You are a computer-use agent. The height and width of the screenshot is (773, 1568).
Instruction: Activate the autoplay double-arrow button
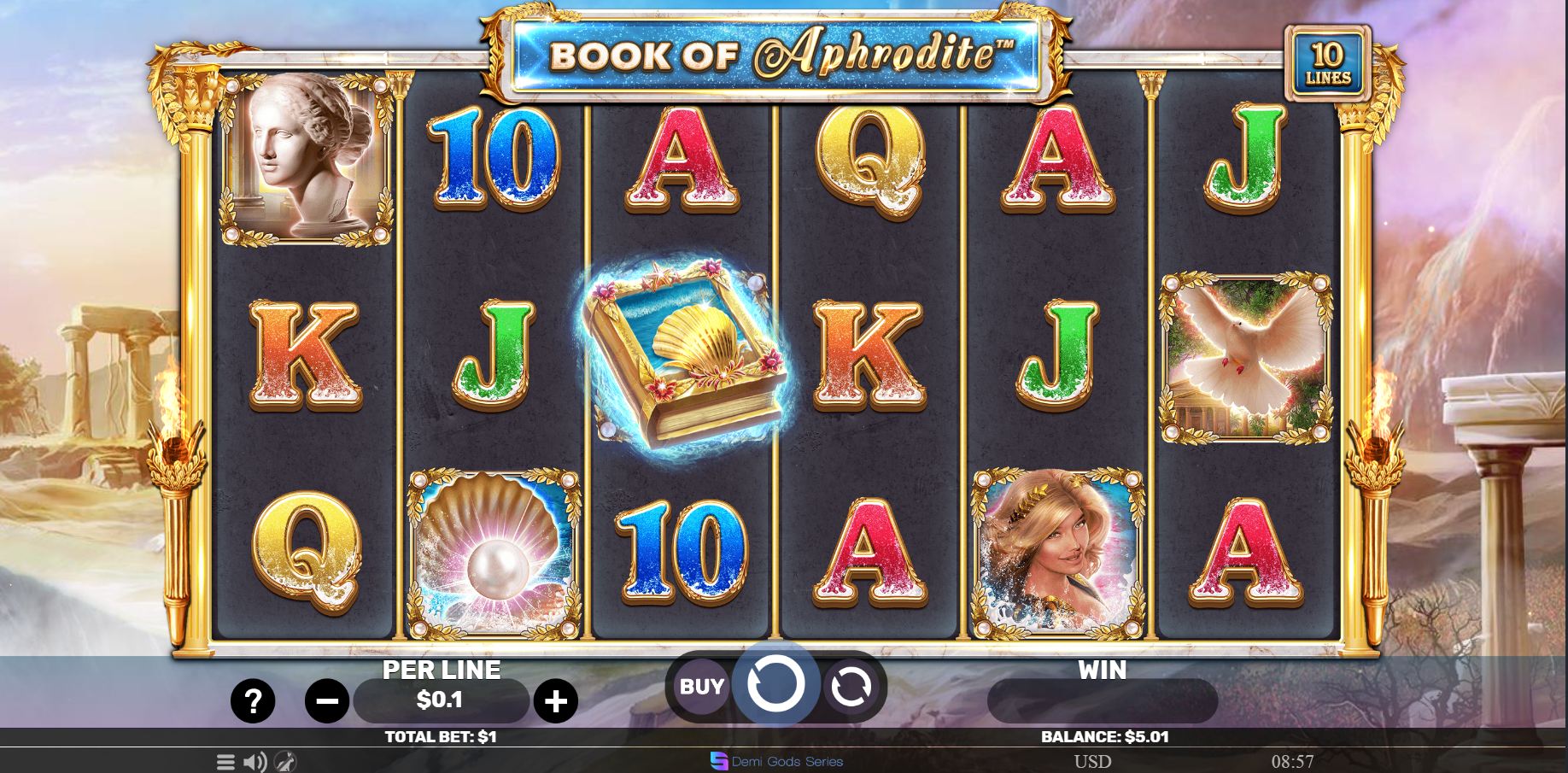point(851,686)
